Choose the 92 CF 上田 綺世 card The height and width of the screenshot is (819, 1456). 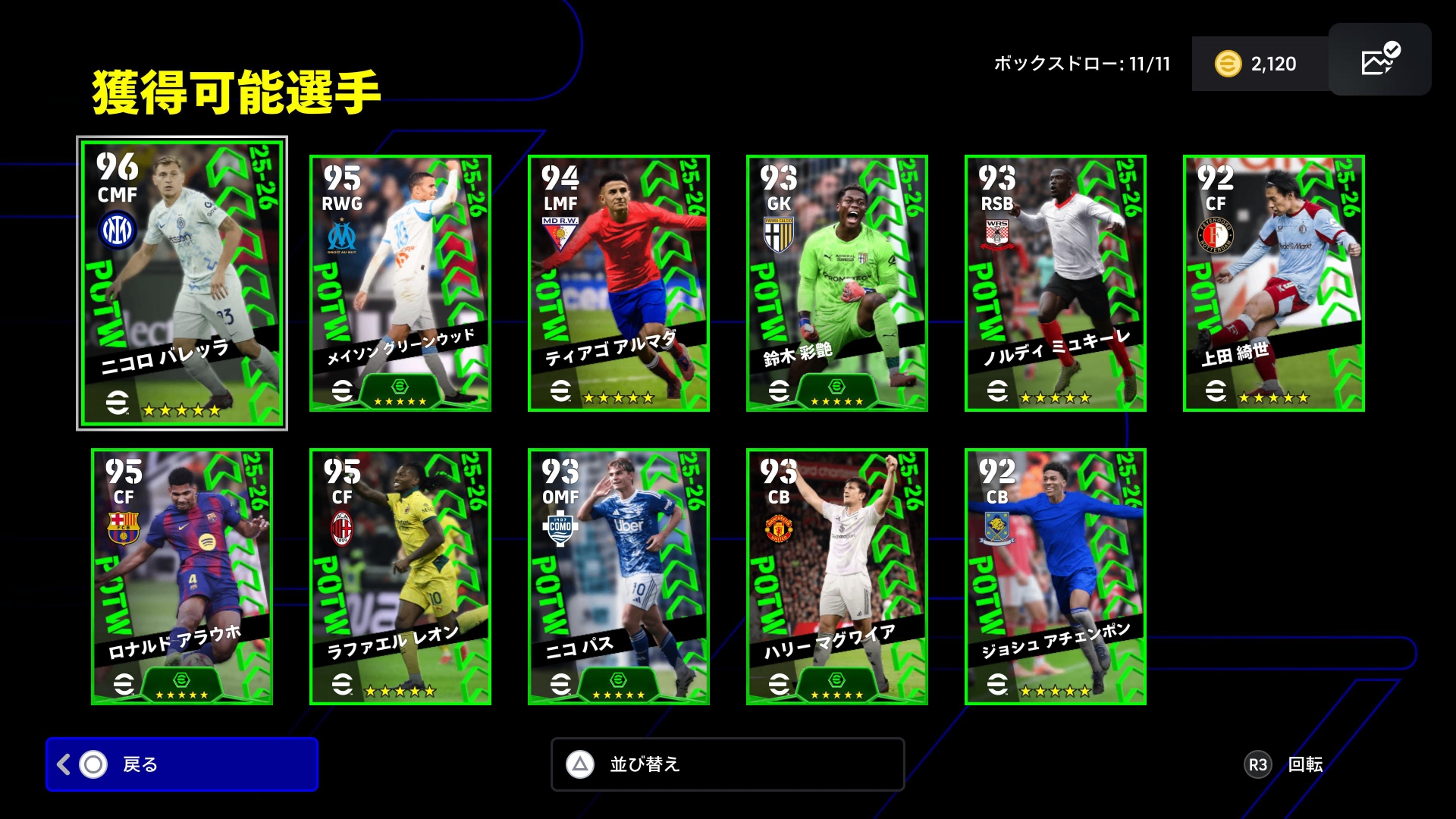(x=1274, y=283)
